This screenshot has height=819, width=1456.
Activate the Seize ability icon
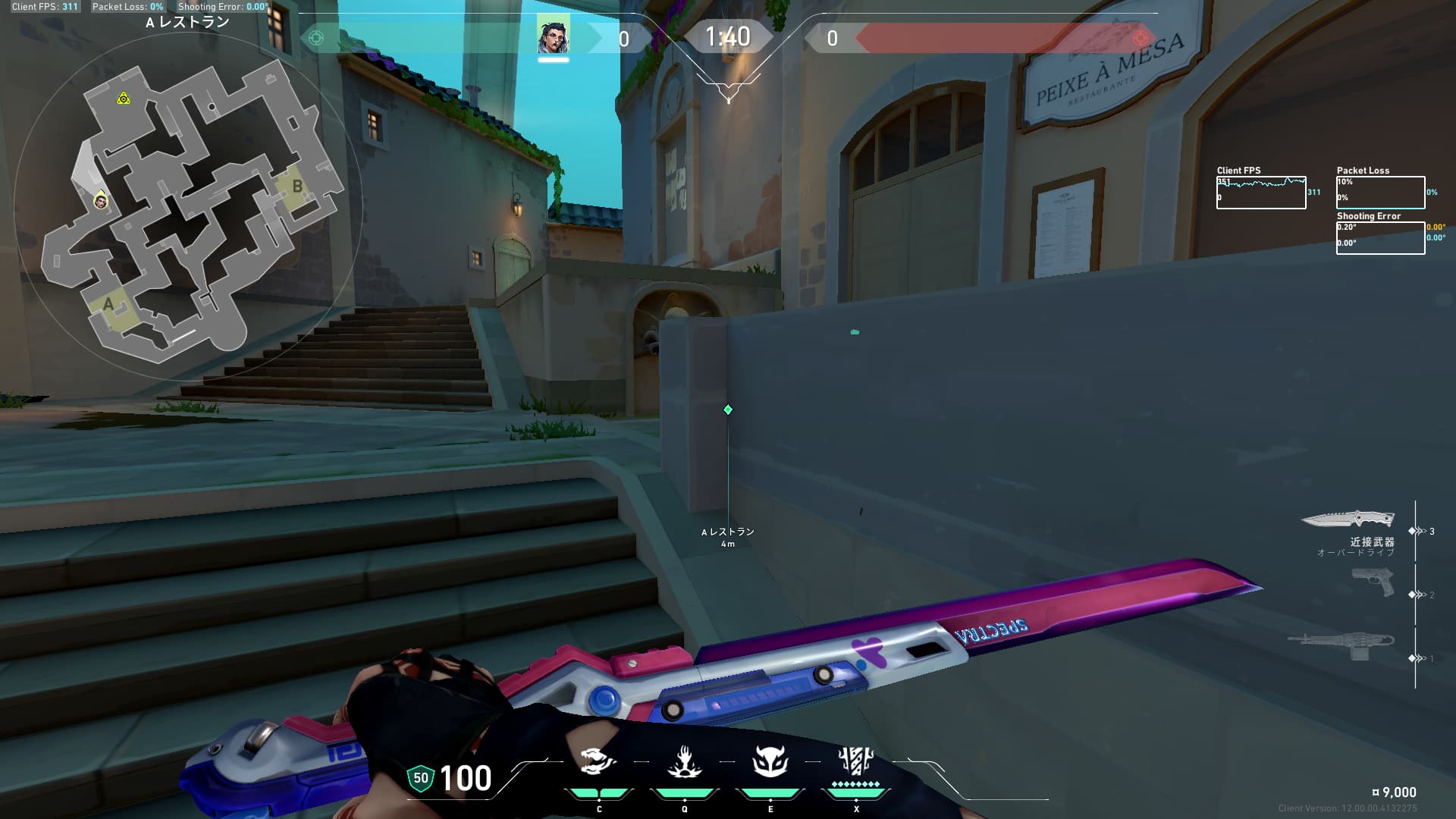pyautogui.click(x=684, y=761)
